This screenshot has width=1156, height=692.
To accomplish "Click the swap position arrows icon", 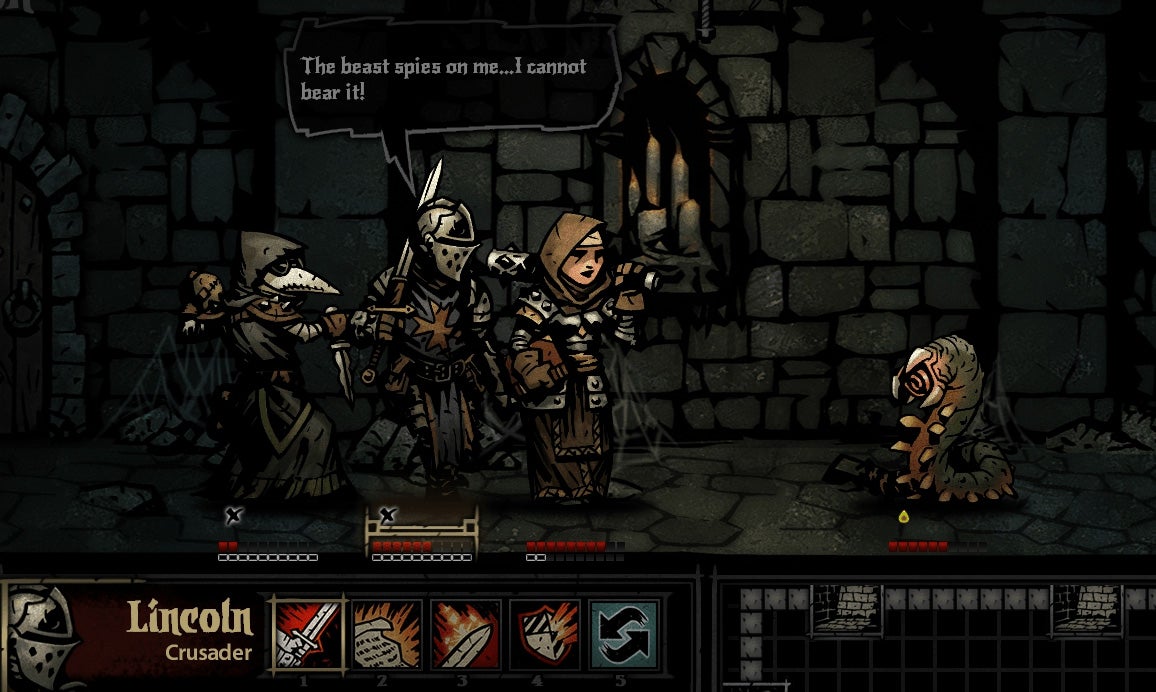I will 623,633.
